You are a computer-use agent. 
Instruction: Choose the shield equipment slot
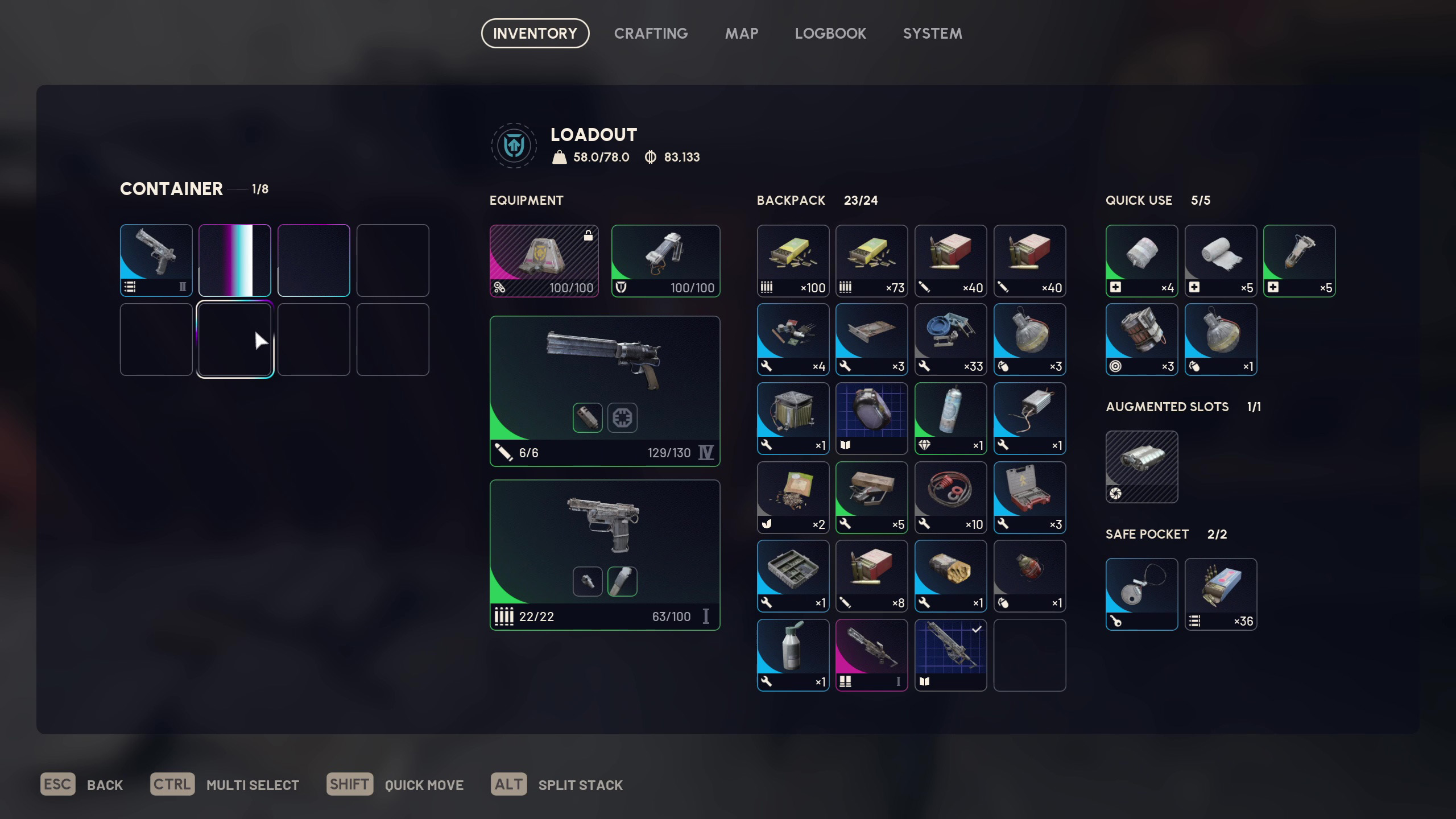[x=665, y=260]
